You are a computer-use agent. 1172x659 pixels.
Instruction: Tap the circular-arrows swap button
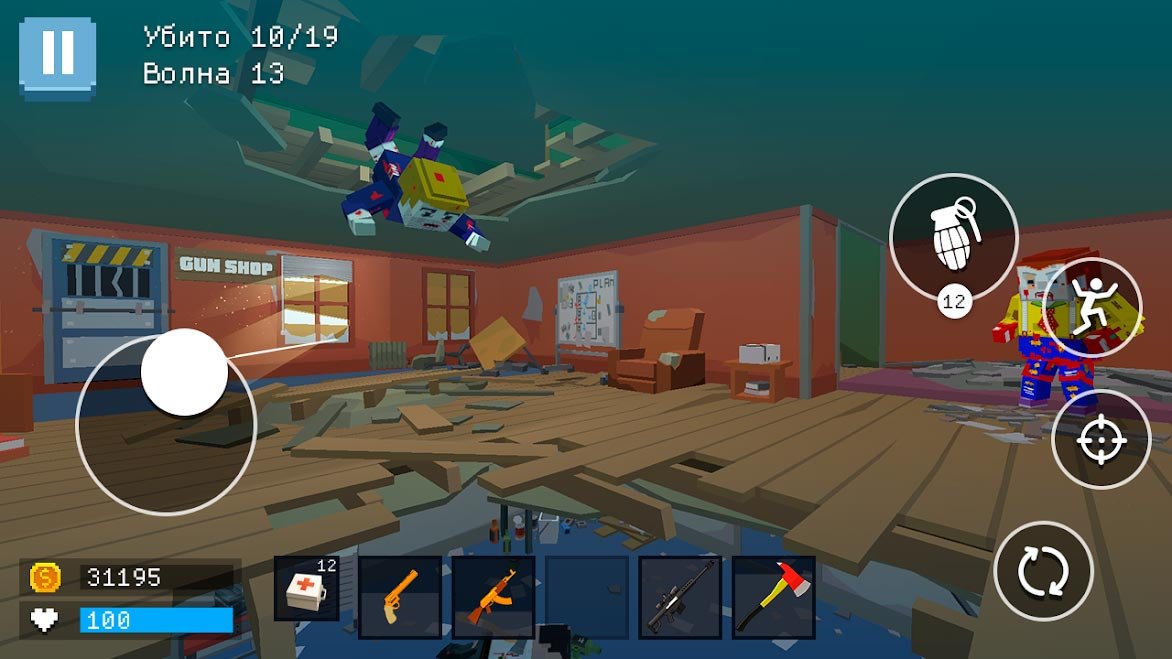(x=1043, y=572)
